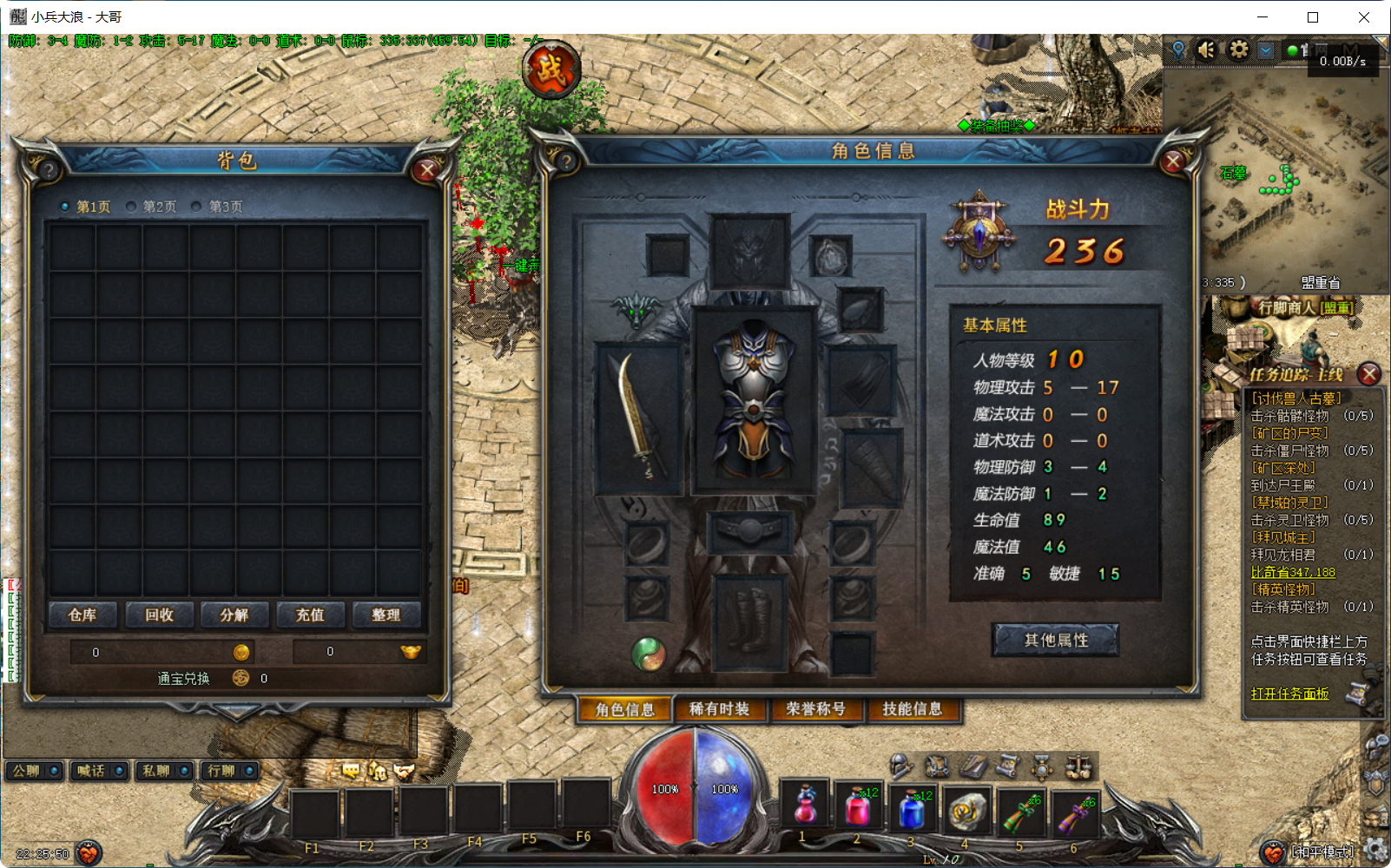Open the 荣誉称号 tab
The width and height of the screenshot is (1391, 868).
tap(815, 709)
